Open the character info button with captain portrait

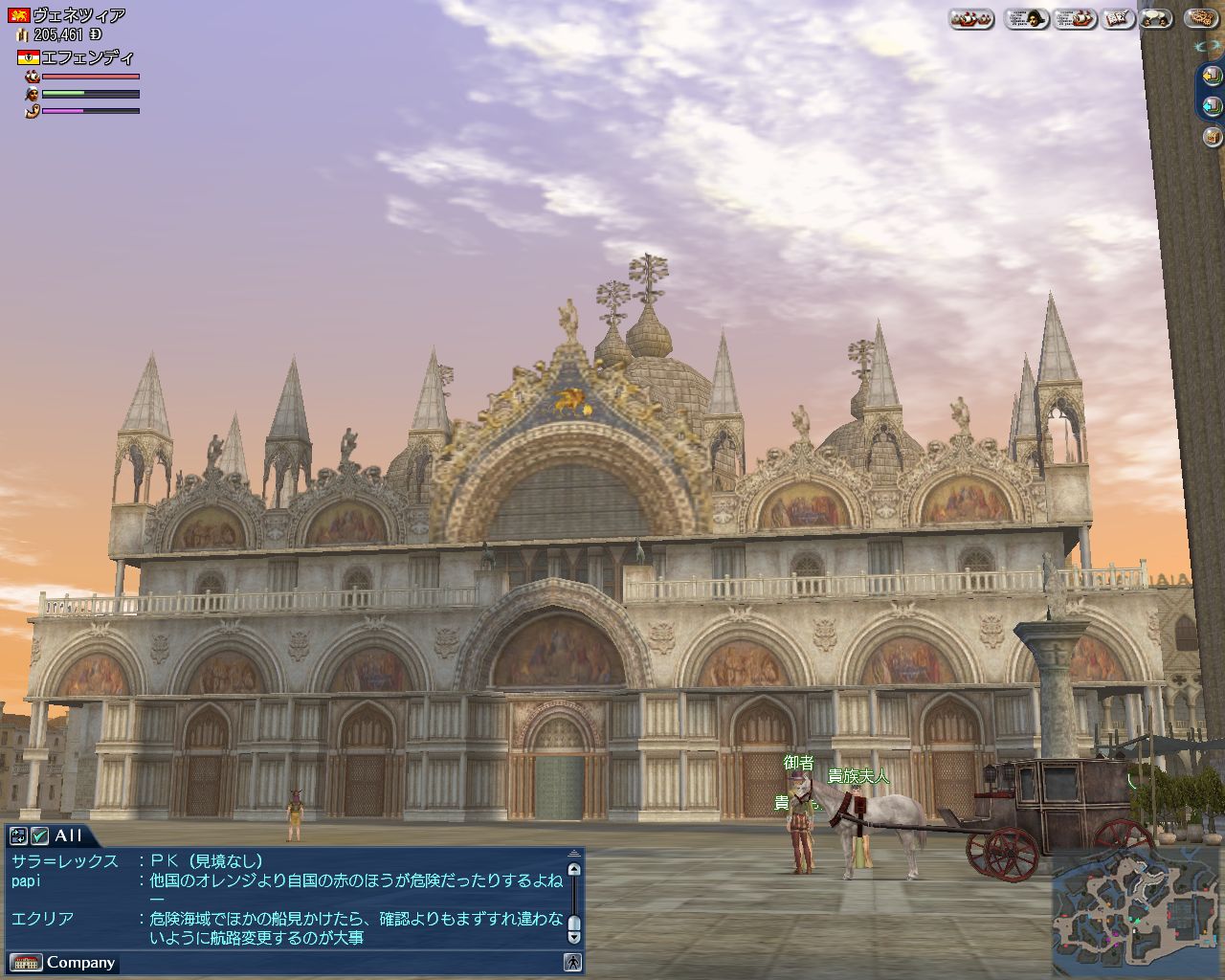tap(1026, 18)
